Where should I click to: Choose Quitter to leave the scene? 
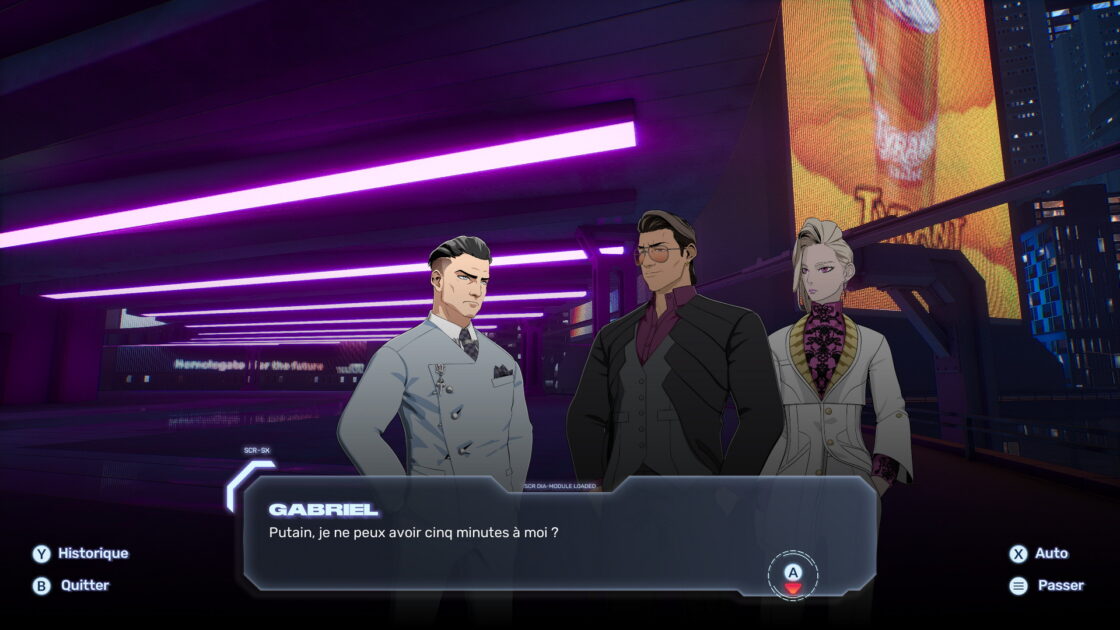[x=72, y=585]
